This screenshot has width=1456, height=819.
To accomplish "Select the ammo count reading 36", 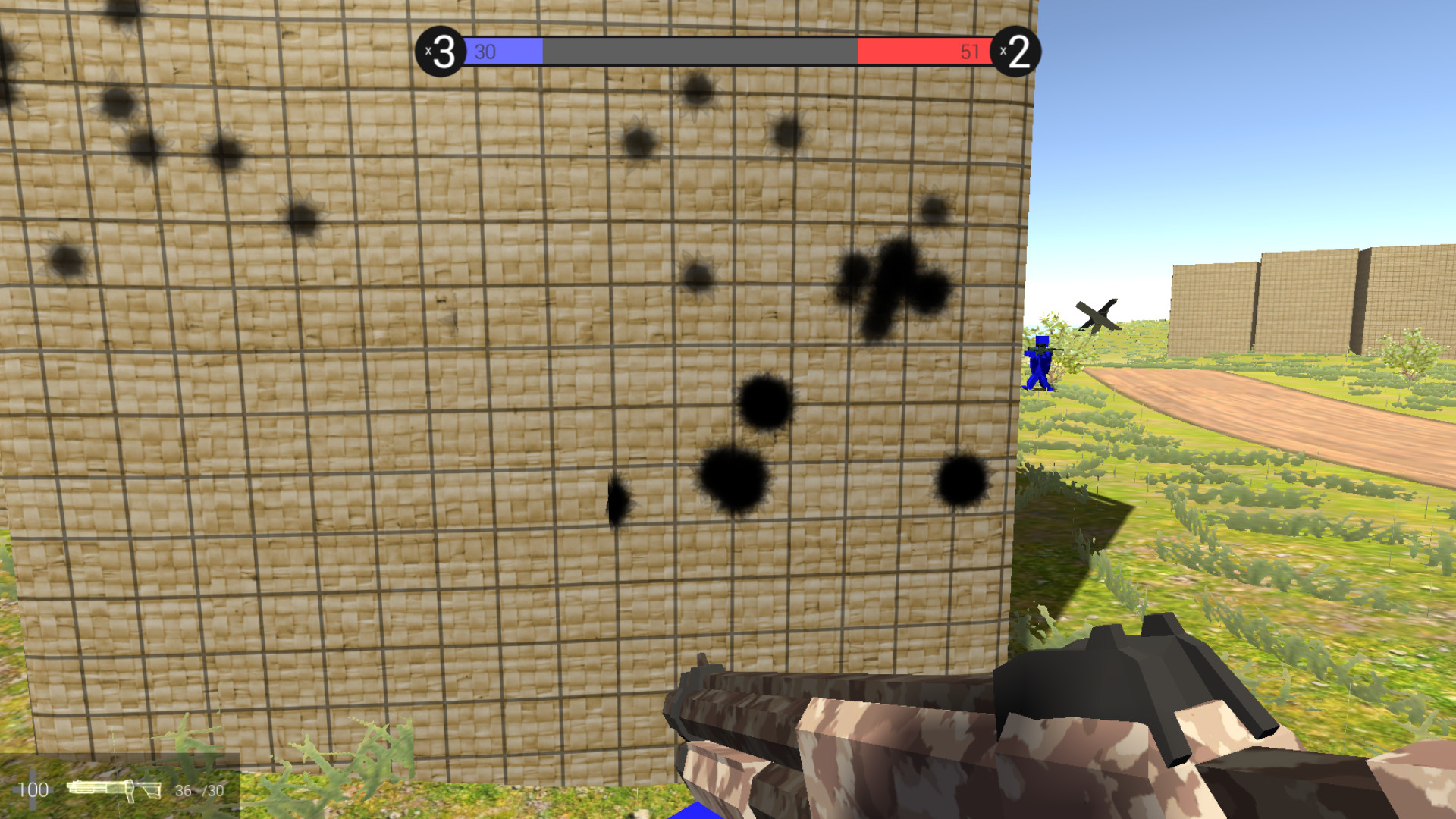I will [182, 791].
